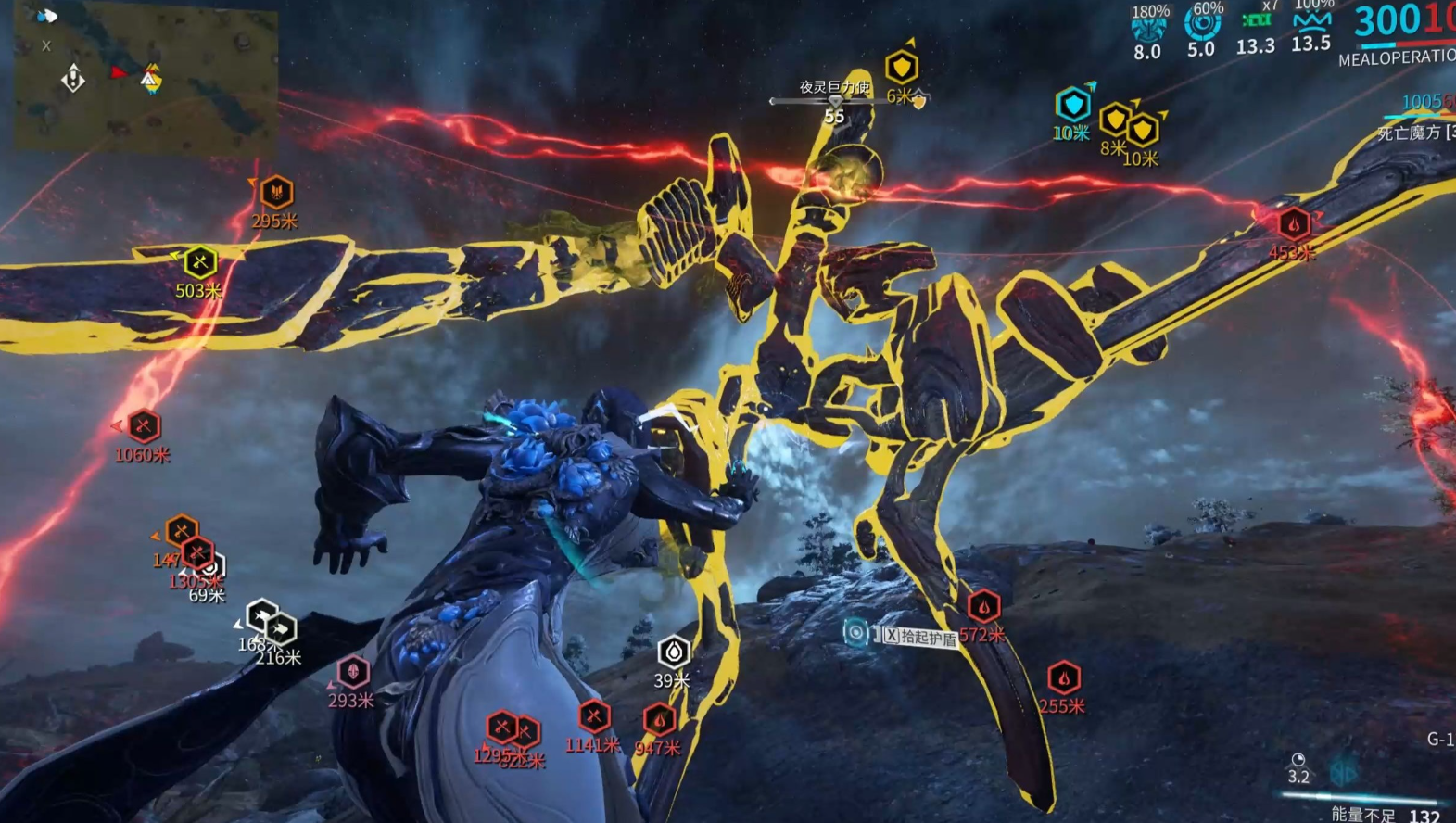Select the red waypoint marked 1141米

(594, 715)
